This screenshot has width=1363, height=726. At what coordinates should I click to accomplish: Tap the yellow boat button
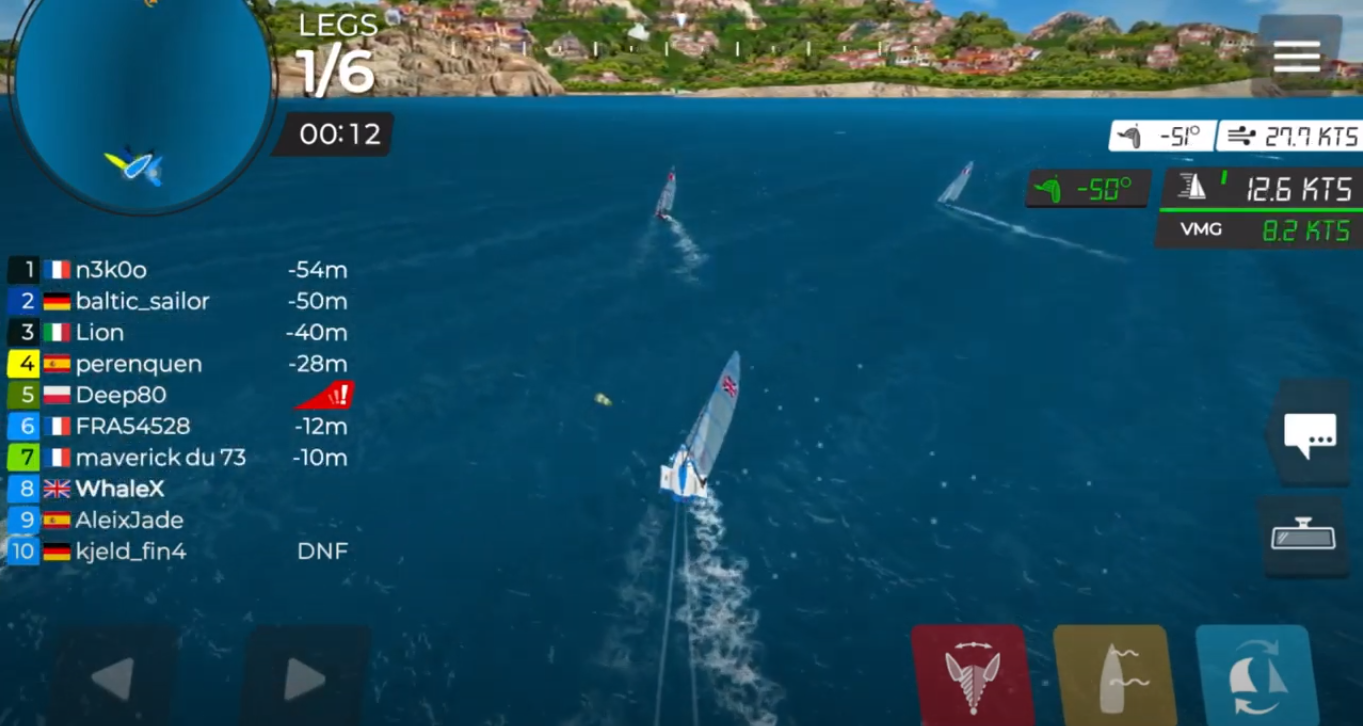(1113, 673)
